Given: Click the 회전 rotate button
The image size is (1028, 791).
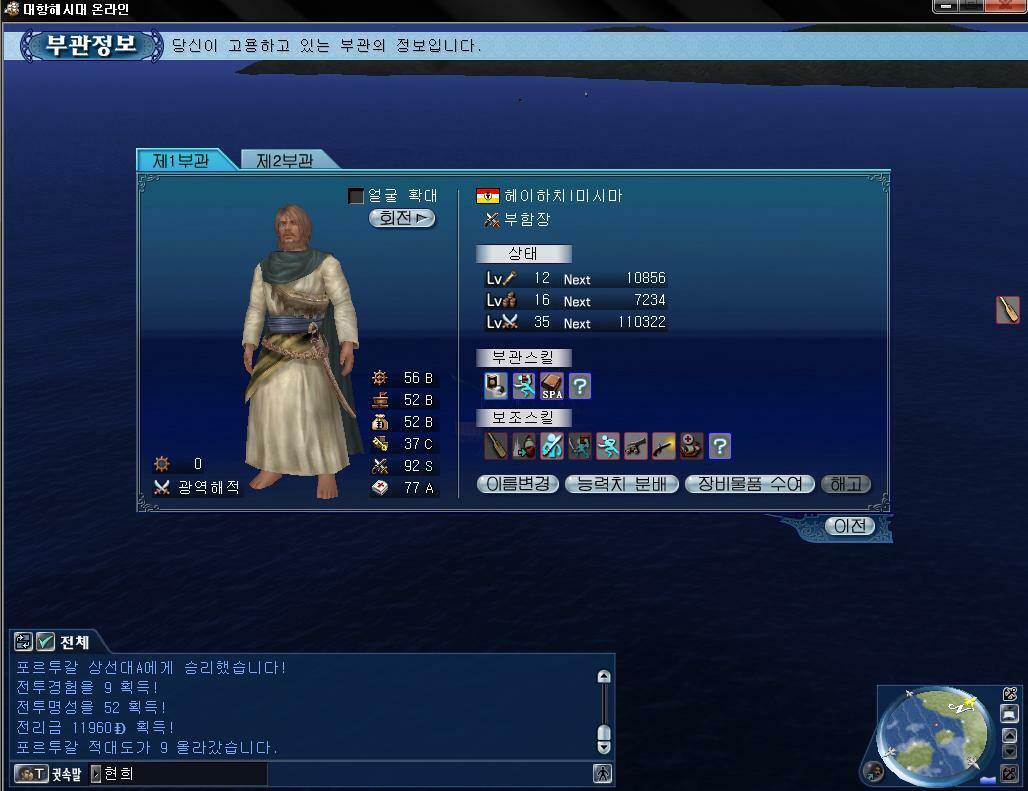Looking at the screenshot, I should pos(402,218).
